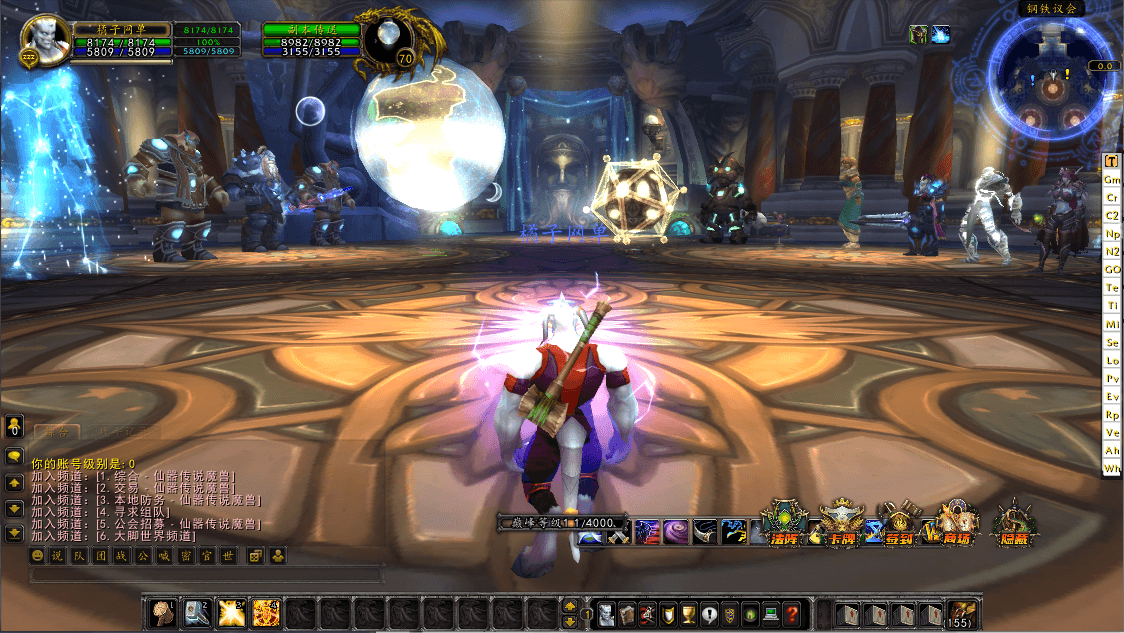Choose the 世 world channel button
Image resolution: width=1124 pixels, height=633 pixels.
(228, 555)
